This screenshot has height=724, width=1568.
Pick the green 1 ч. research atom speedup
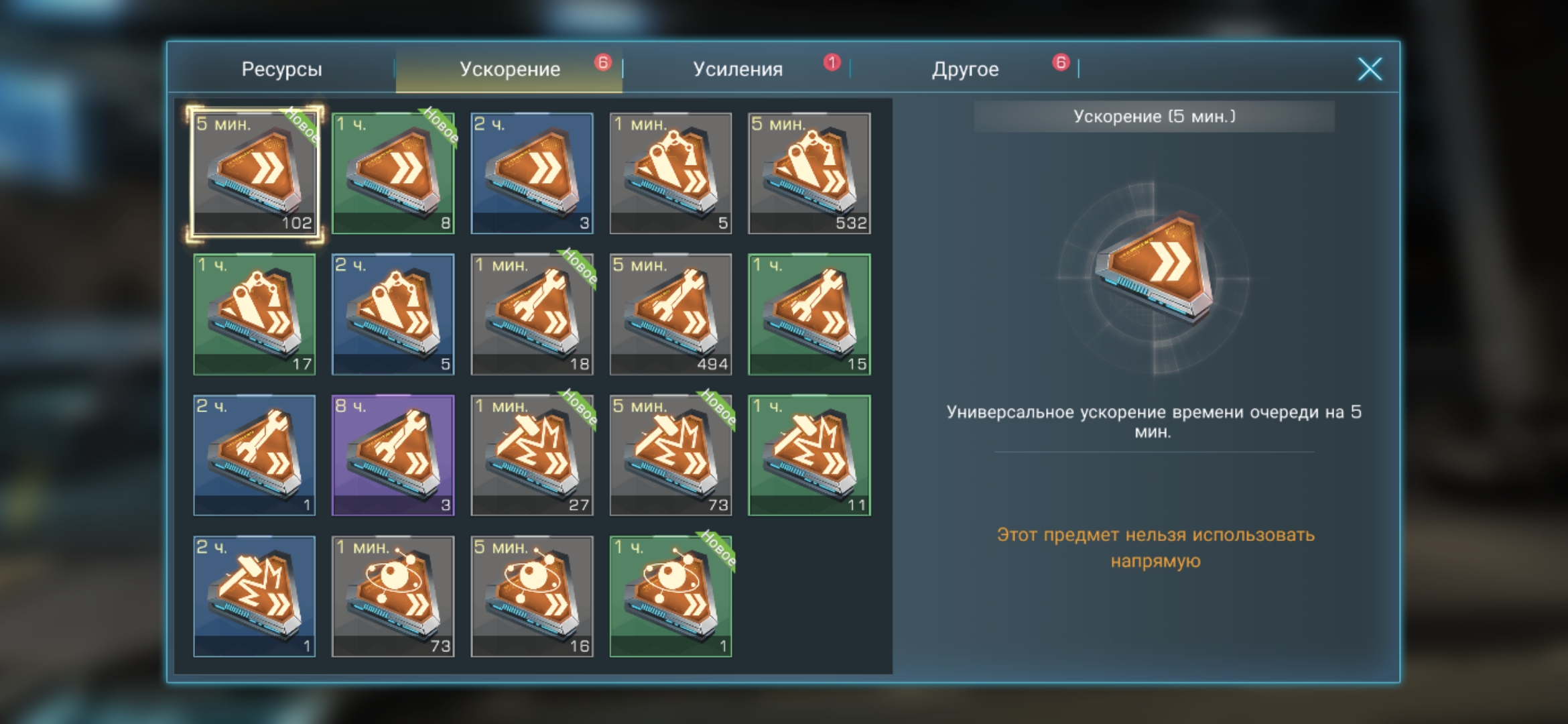click(x=671, y=596)
